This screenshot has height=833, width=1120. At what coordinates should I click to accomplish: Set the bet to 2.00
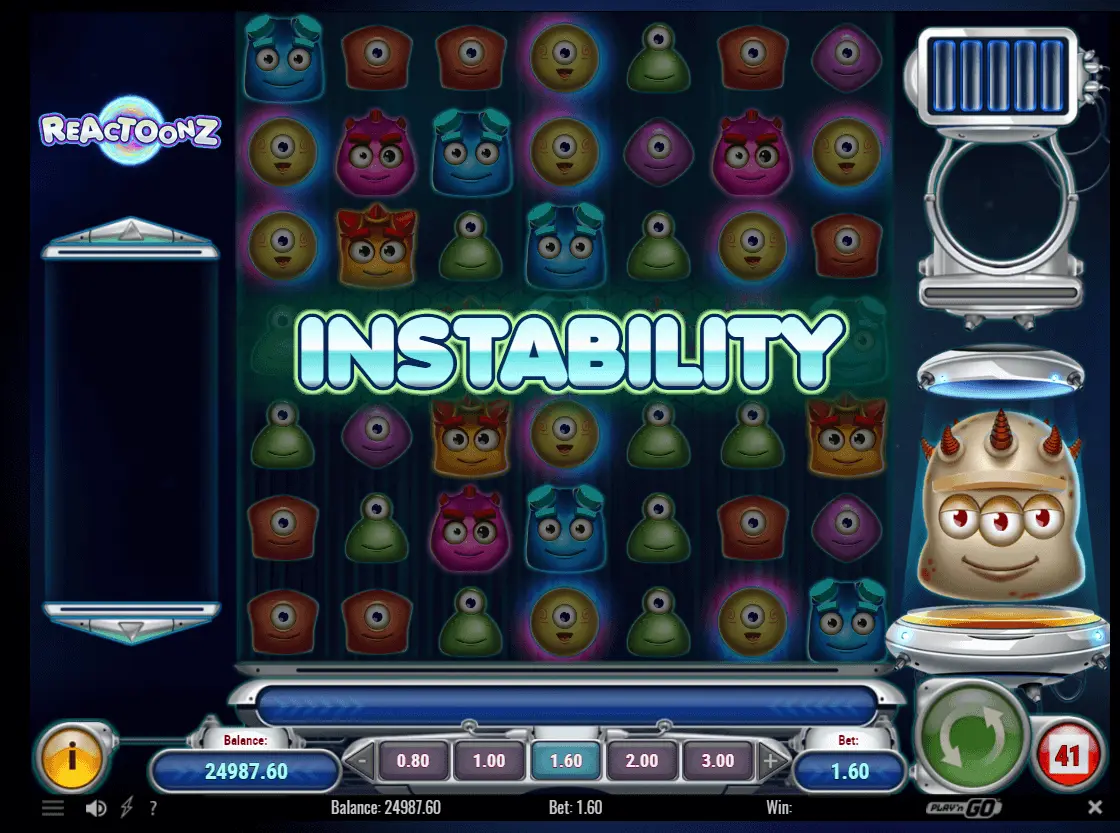(x=642, y=761)
